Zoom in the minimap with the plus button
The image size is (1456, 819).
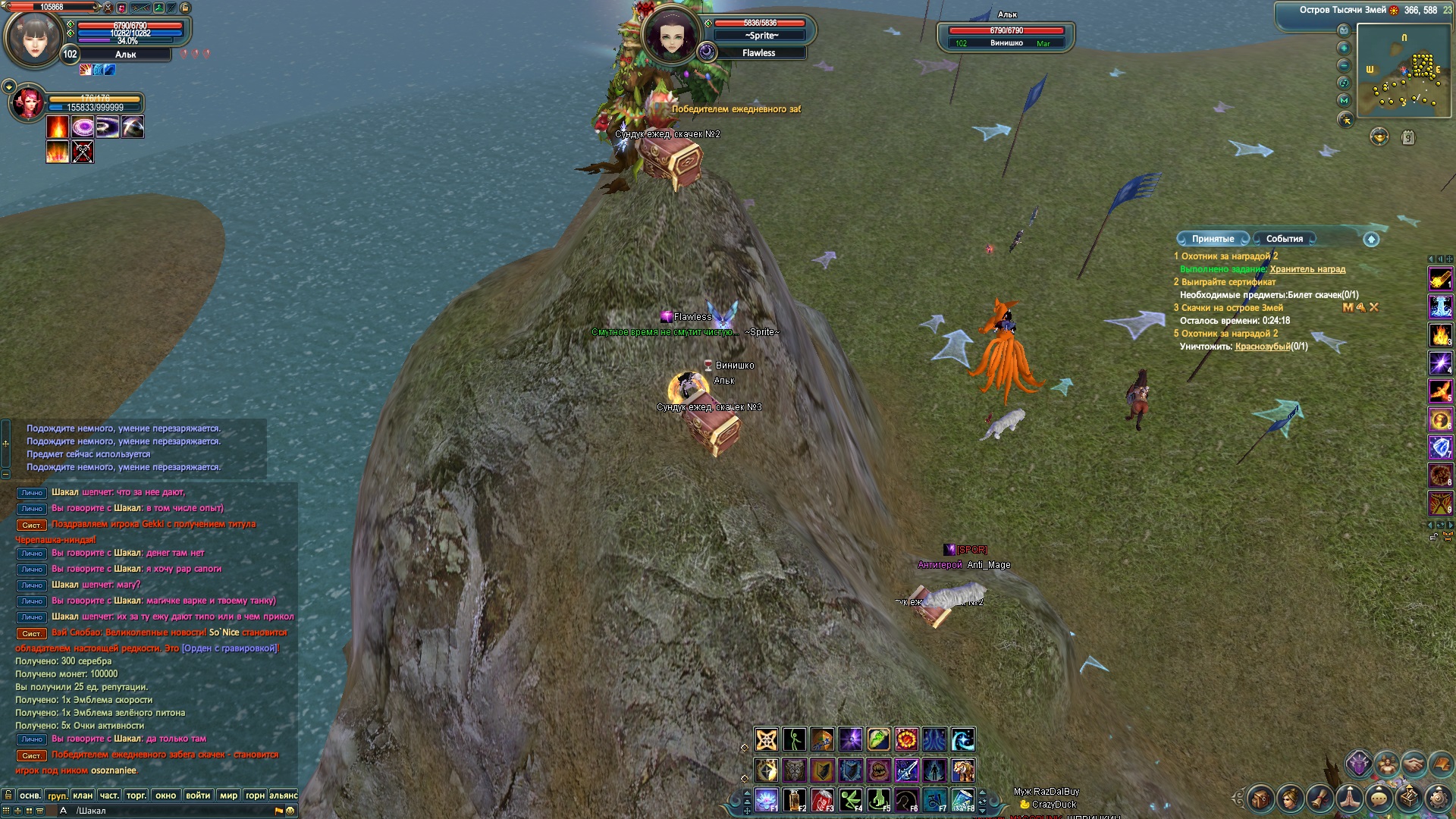[x=1344, y=48]
